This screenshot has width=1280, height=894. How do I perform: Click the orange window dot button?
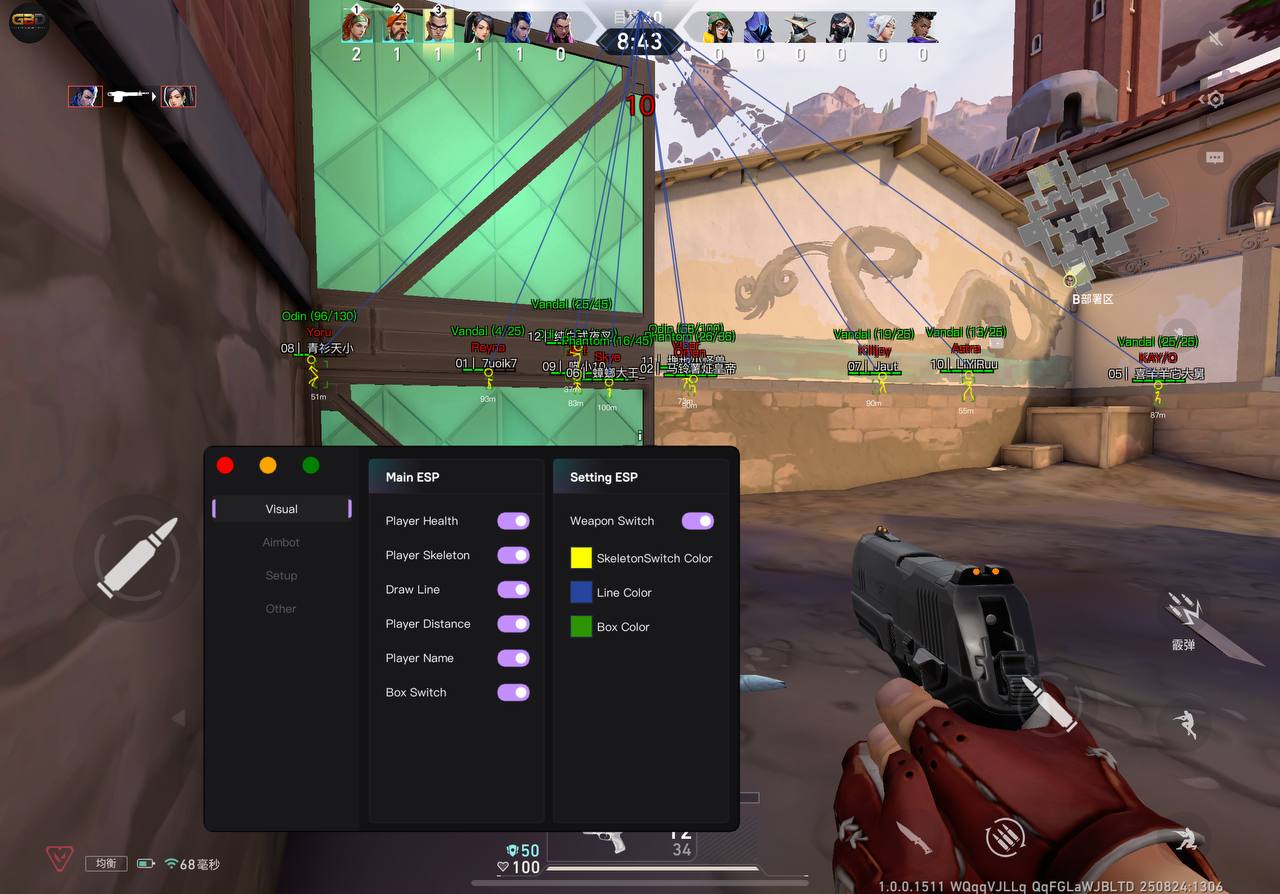268,465
